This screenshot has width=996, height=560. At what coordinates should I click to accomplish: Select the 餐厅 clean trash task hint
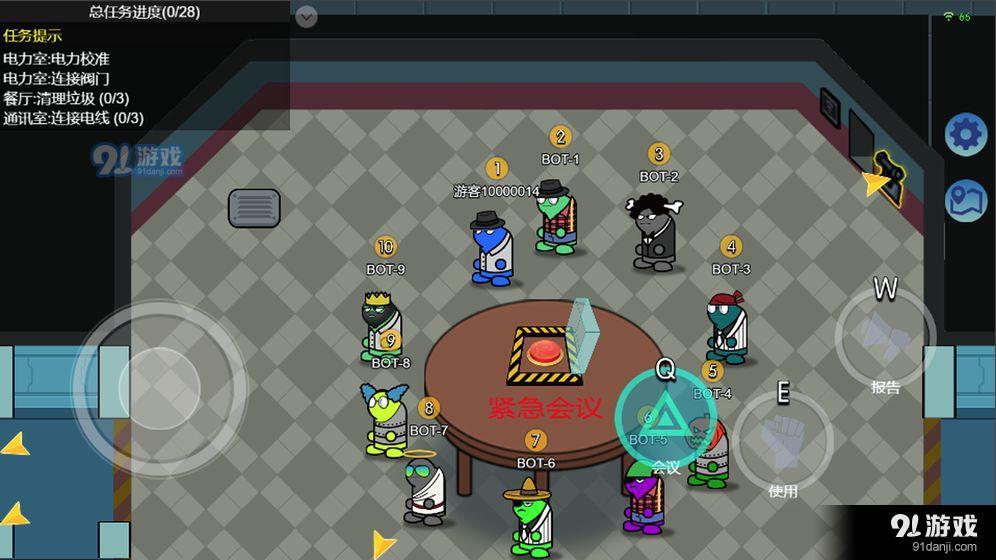(x=66, y=98)
